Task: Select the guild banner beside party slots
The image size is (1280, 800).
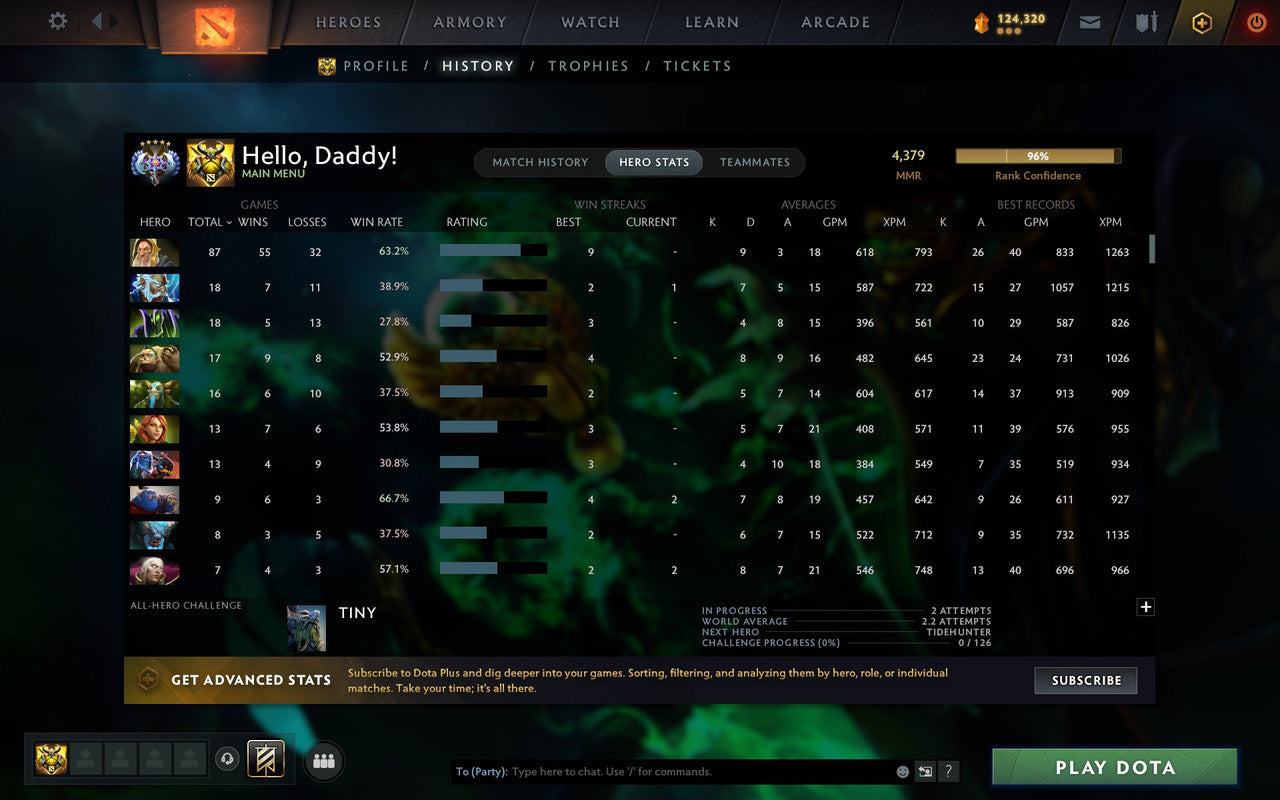Action: (266, 760)
